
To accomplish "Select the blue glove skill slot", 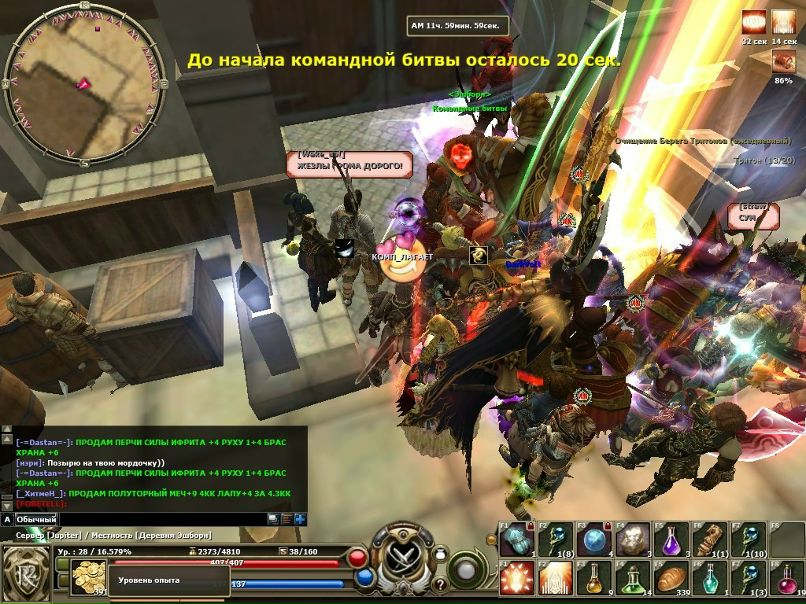I will click(516, 540).
